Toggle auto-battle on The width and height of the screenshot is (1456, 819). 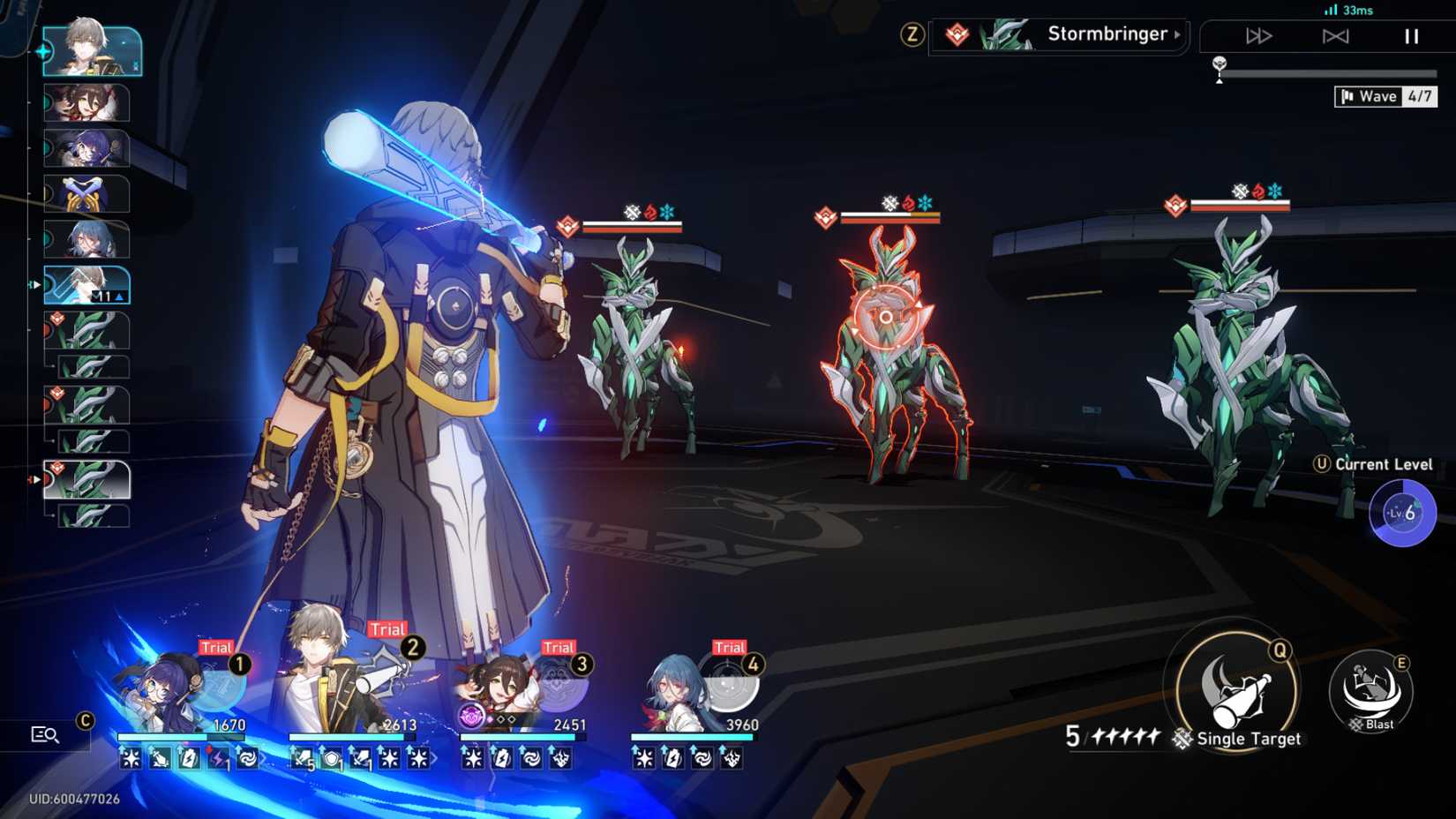pos(1338,36)
